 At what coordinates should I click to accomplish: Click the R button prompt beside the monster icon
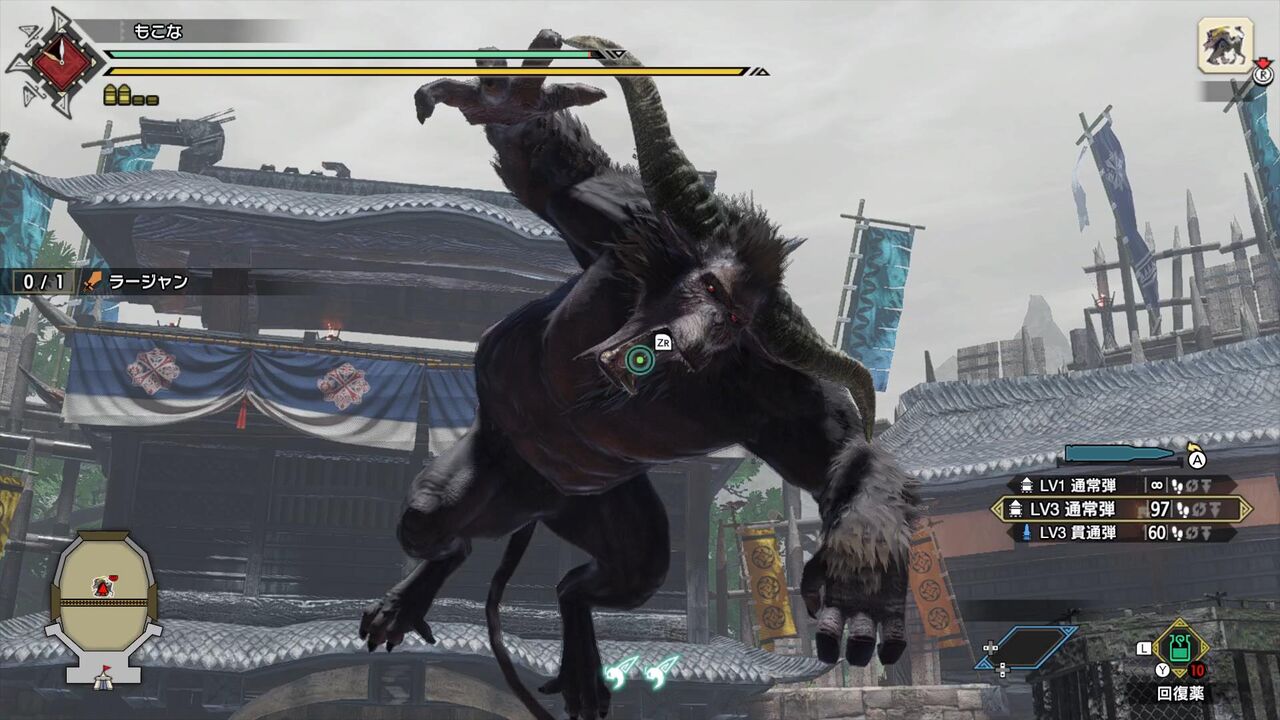pos(1262,74)
